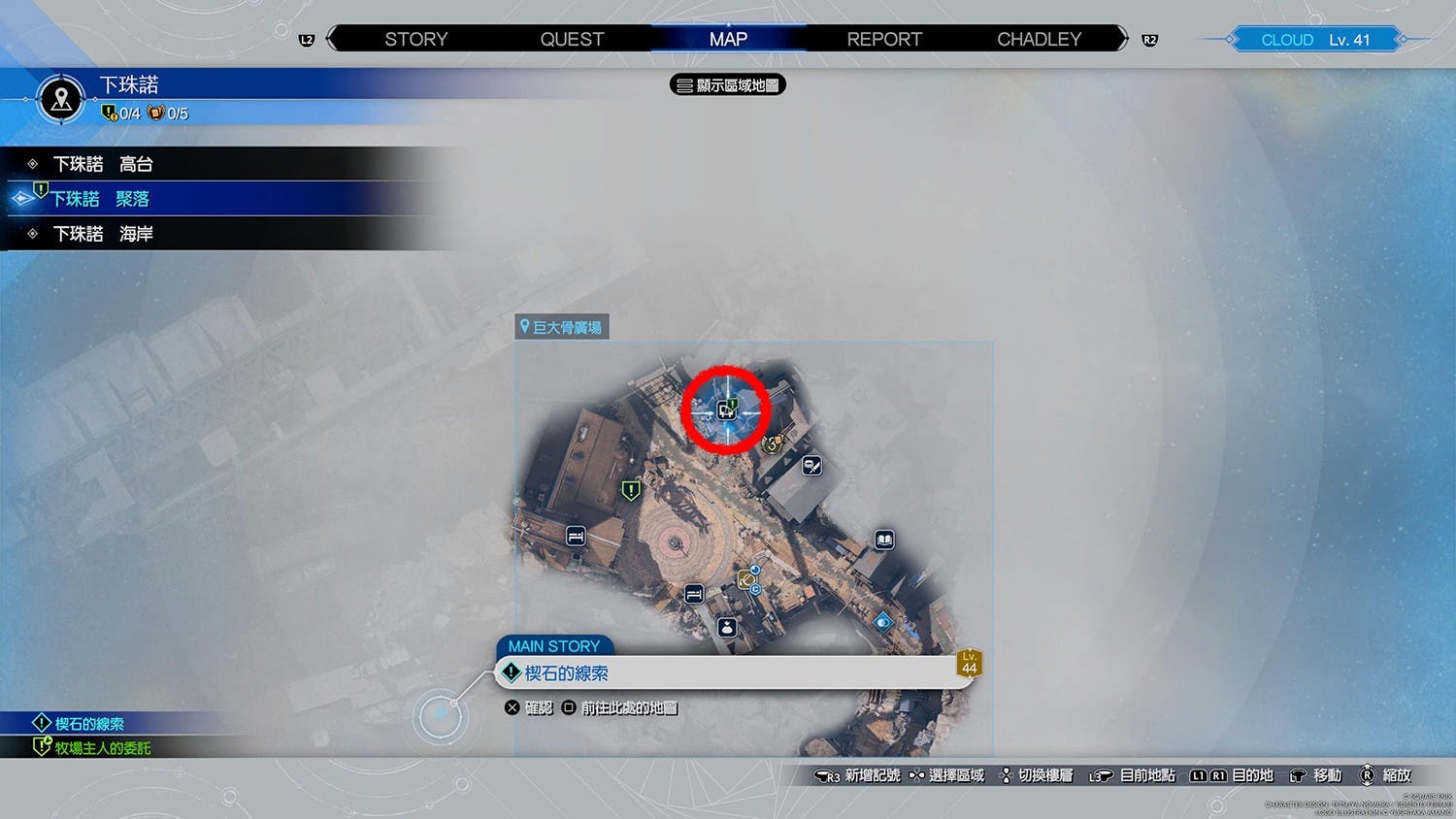The height and width of the screenshot is (819, 1456).
Task: Pick the 下珠諾 海岸 area entry
Action: [x=103, y=234]
